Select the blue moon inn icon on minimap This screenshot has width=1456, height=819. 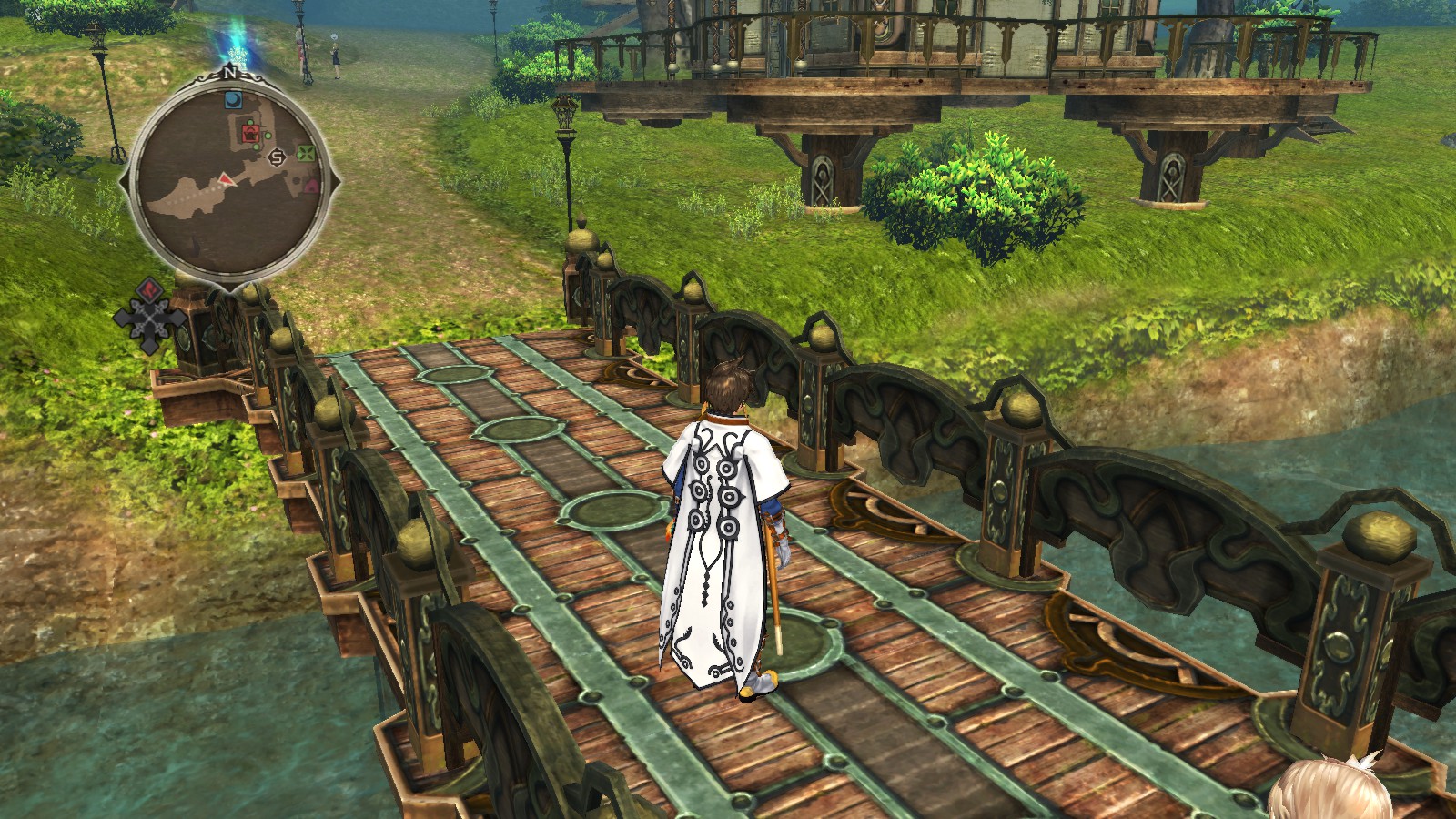[x=233, y=98]
